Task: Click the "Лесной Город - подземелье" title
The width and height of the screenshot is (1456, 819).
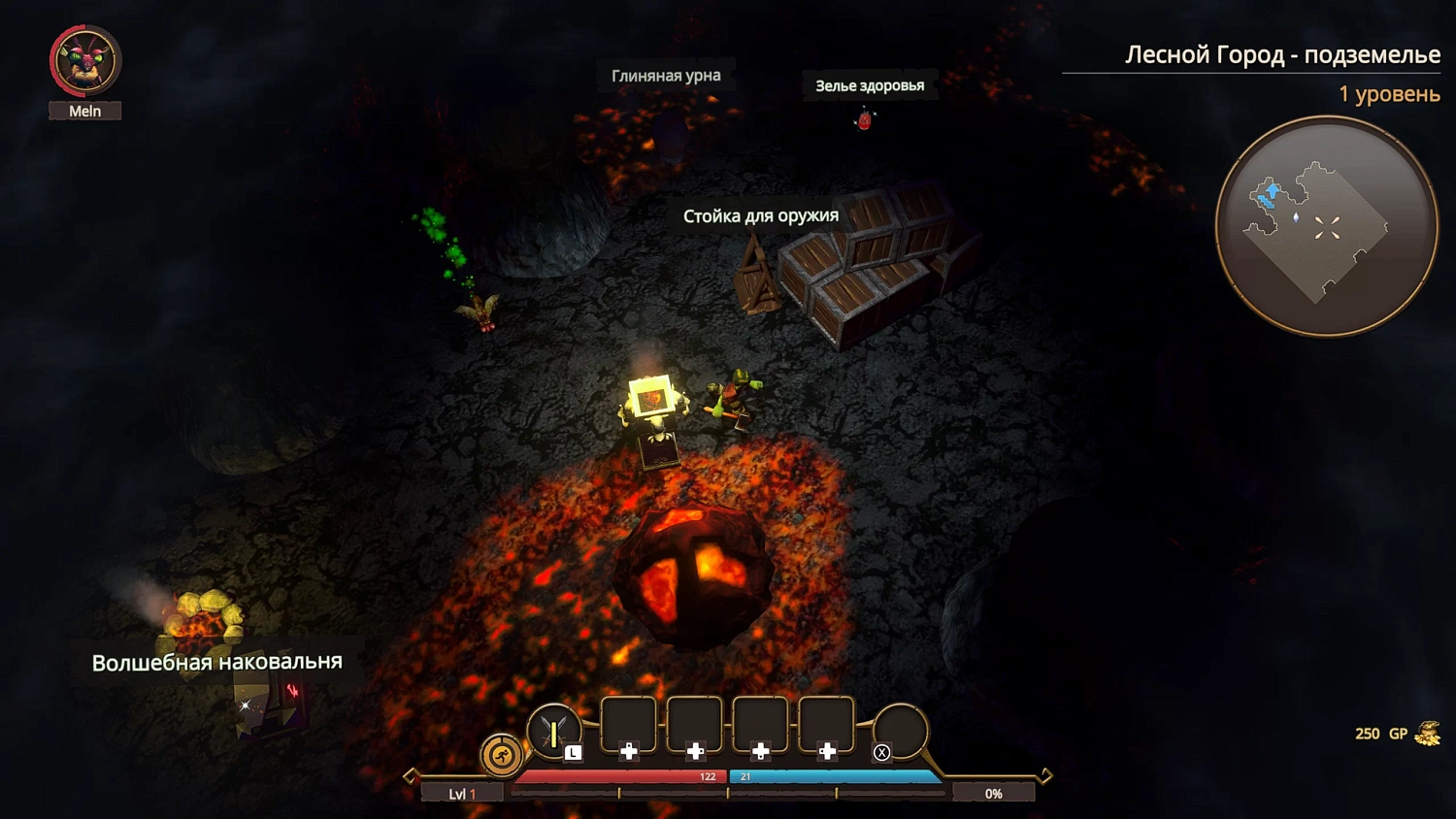Action: 1283,55
